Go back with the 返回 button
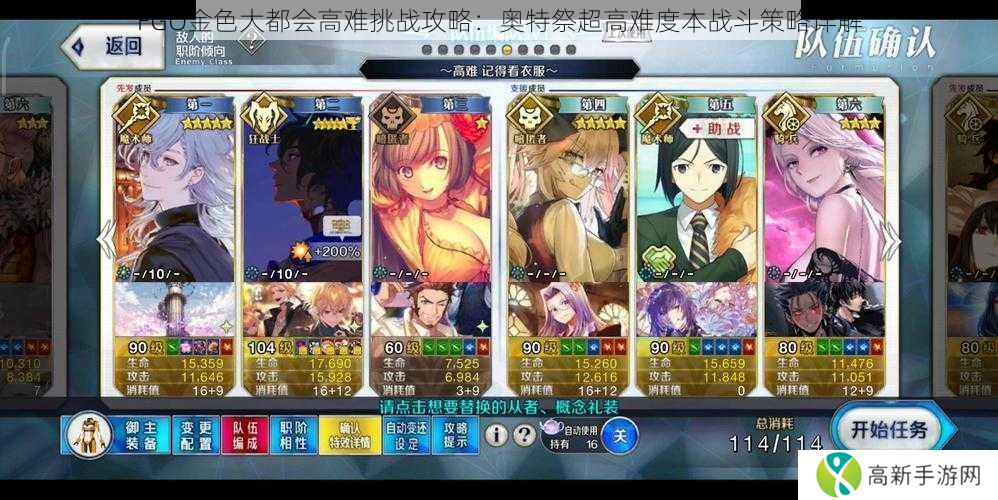This screenshot has width=998, height=500. pos(107,45)
